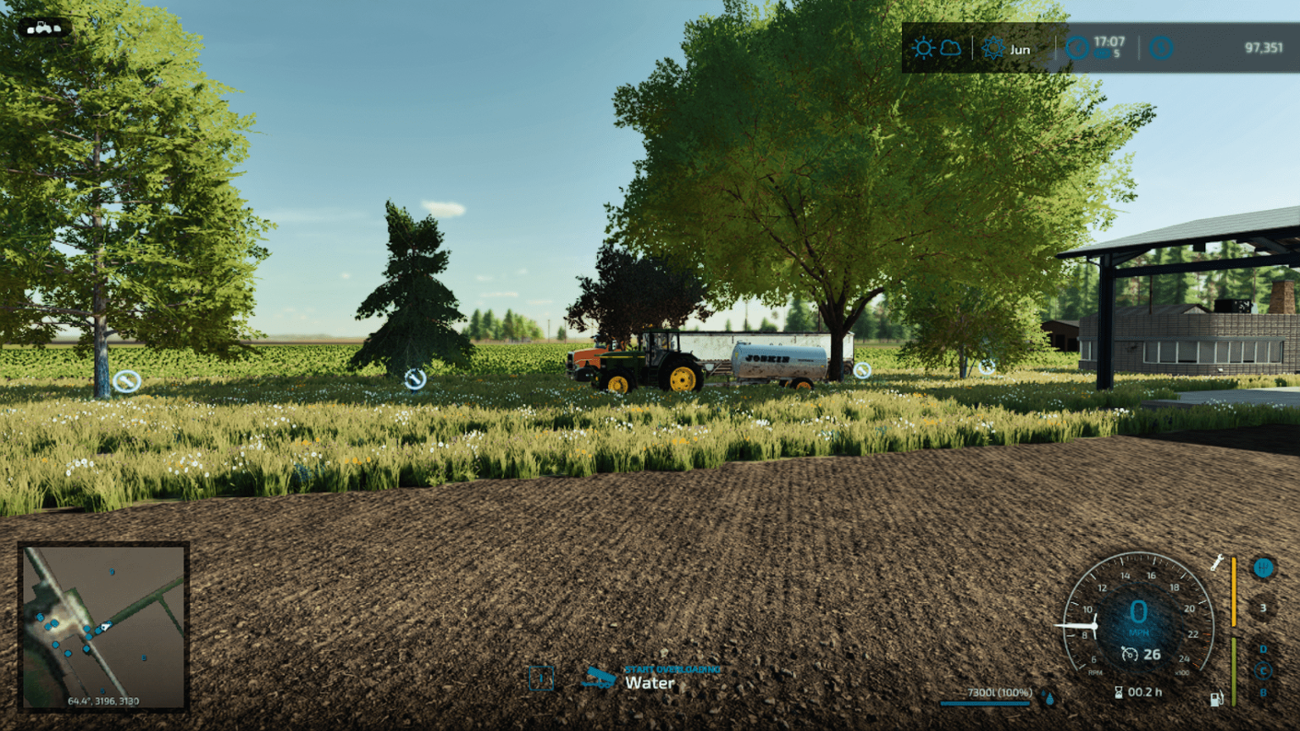Click the wrench maintenance icon
1300x731 pixels.
(1218, 563)
